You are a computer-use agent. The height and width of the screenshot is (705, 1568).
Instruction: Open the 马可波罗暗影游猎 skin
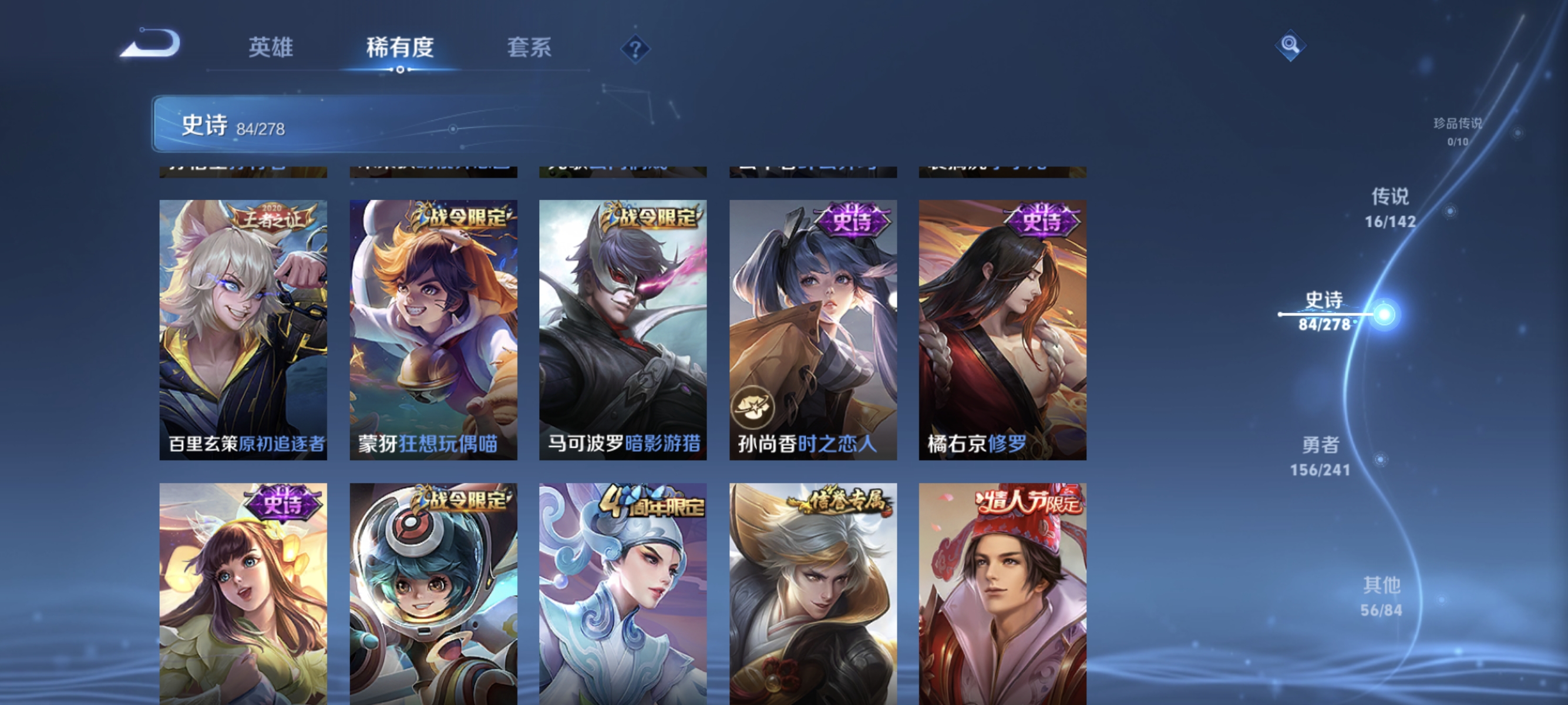623,329
